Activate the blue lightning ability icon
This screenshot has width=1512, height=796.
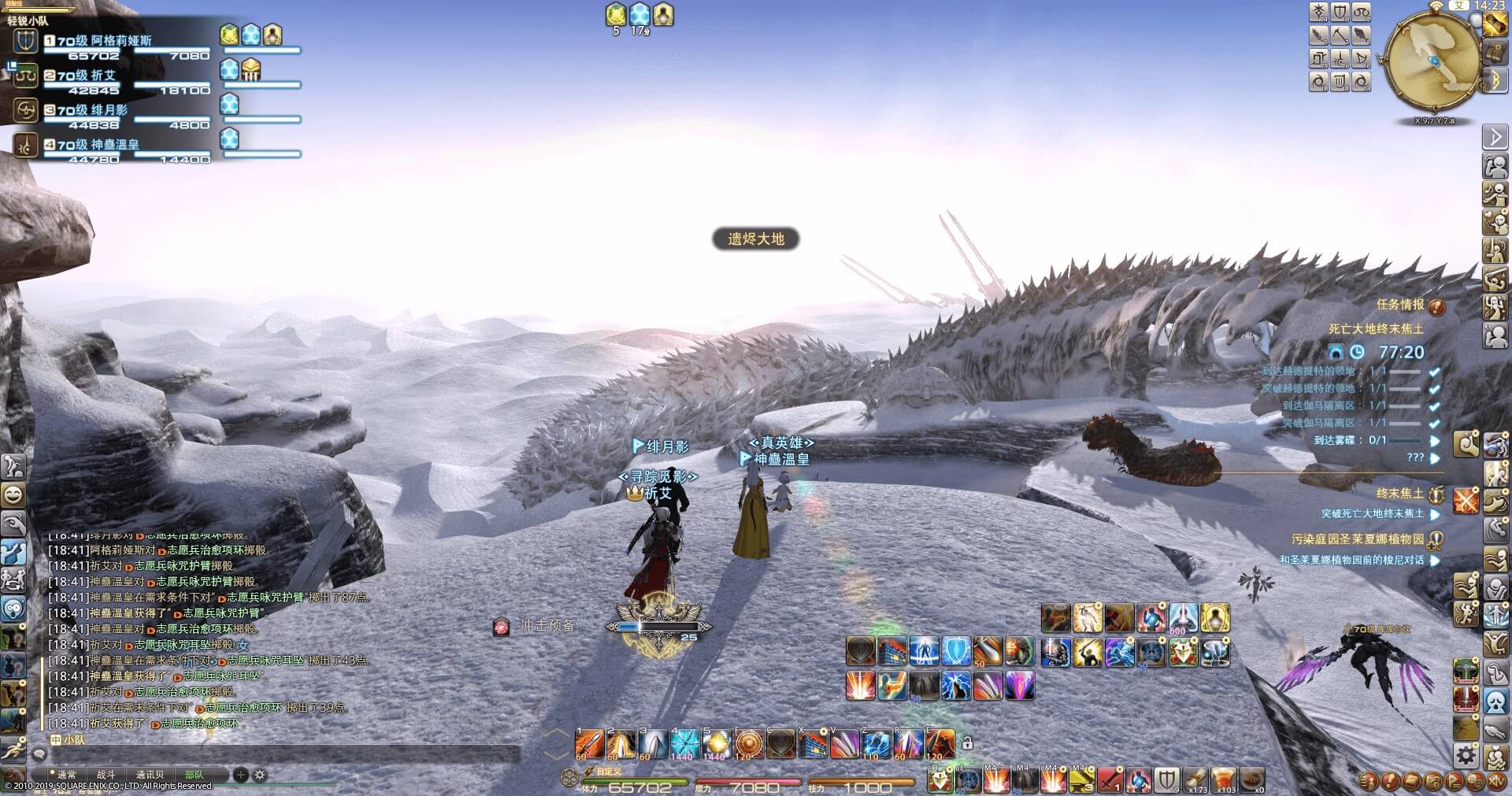point(955,687)
